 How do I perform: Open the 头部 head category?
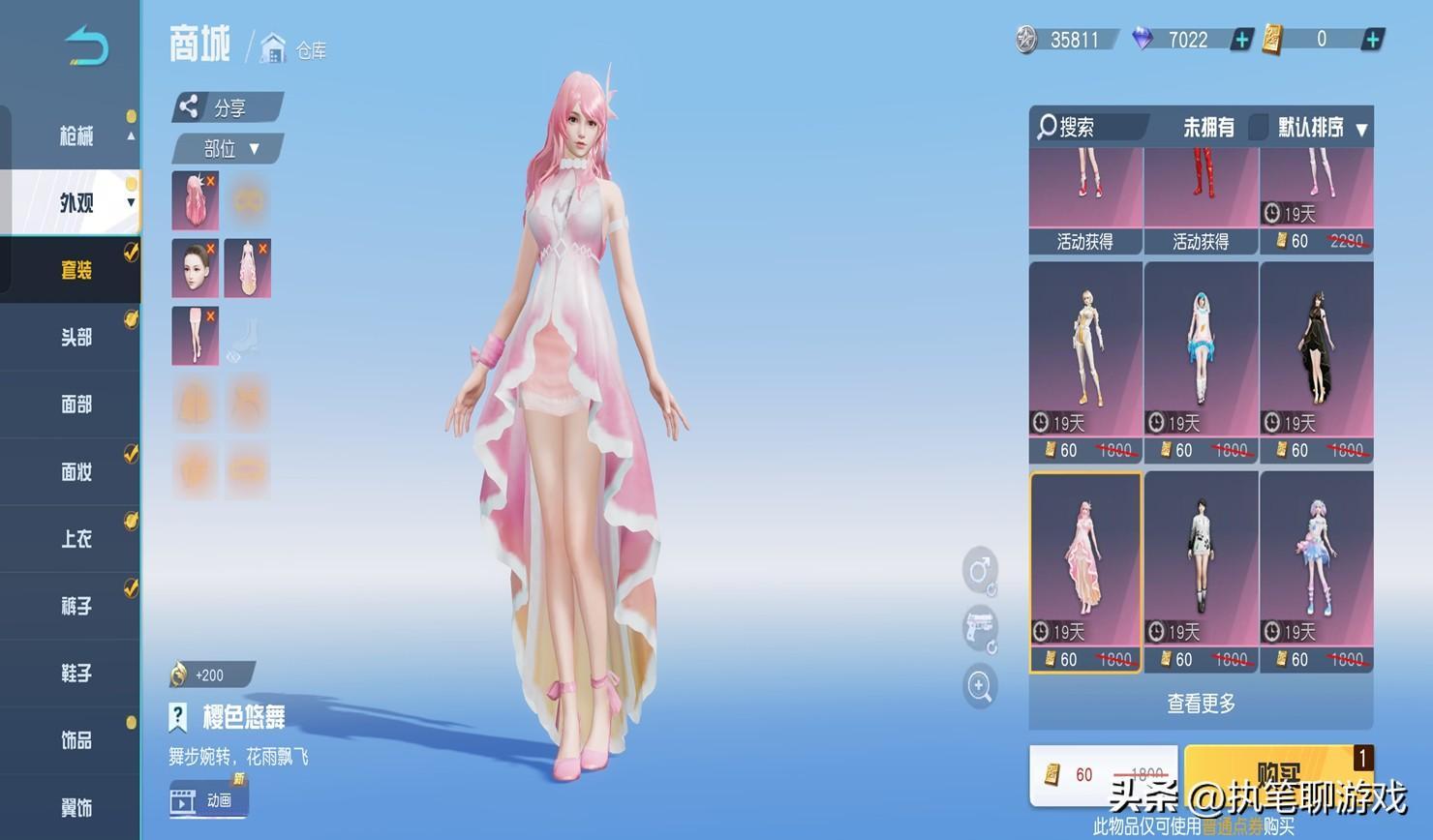(76, 337)
